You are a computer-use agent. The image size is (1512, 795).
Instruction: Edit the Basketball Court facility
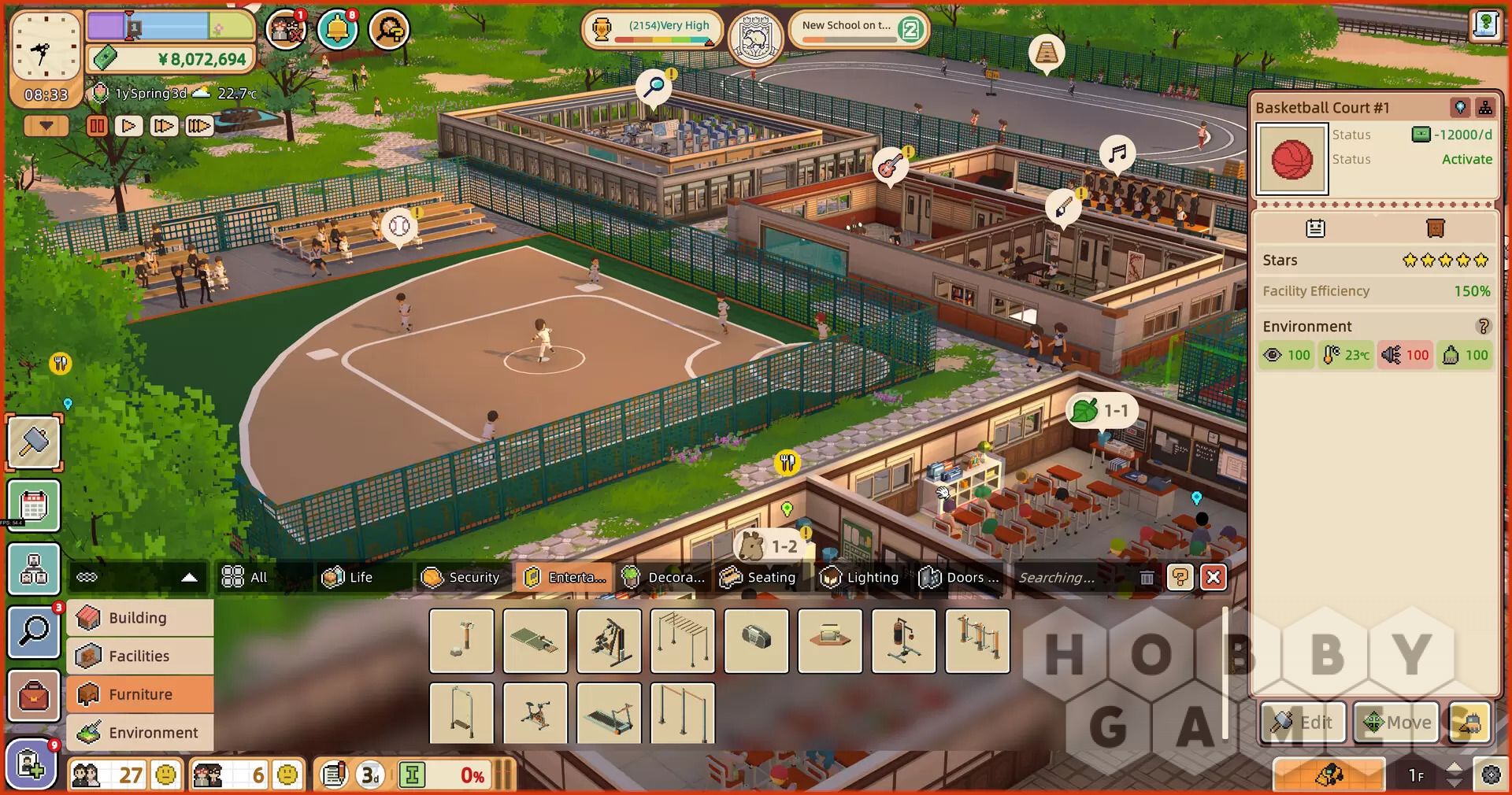point(1304,723)
